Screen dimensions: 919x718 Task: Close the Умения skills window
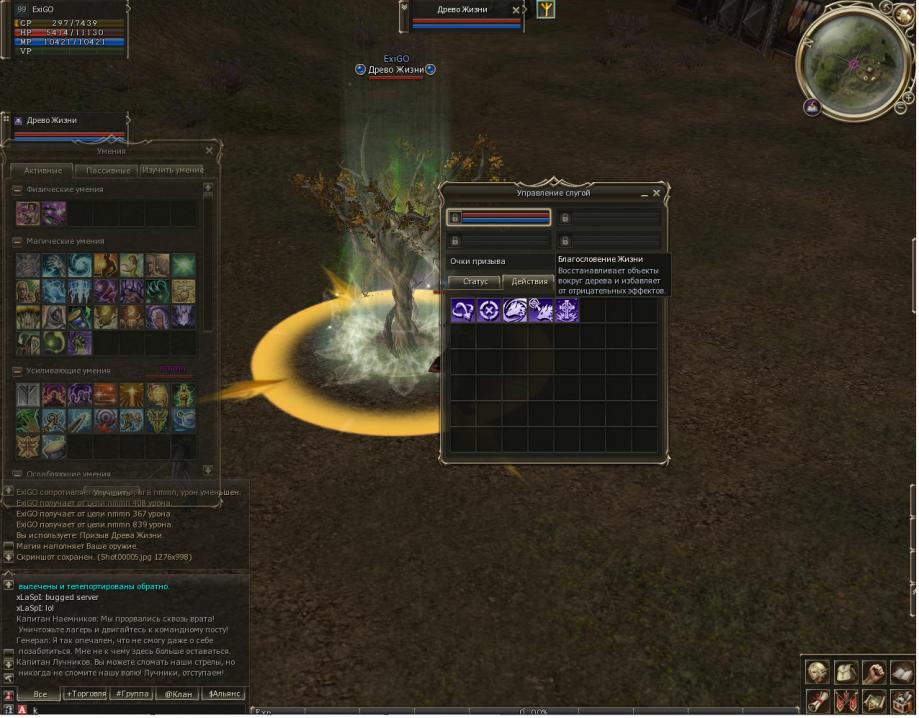[209, 150]
